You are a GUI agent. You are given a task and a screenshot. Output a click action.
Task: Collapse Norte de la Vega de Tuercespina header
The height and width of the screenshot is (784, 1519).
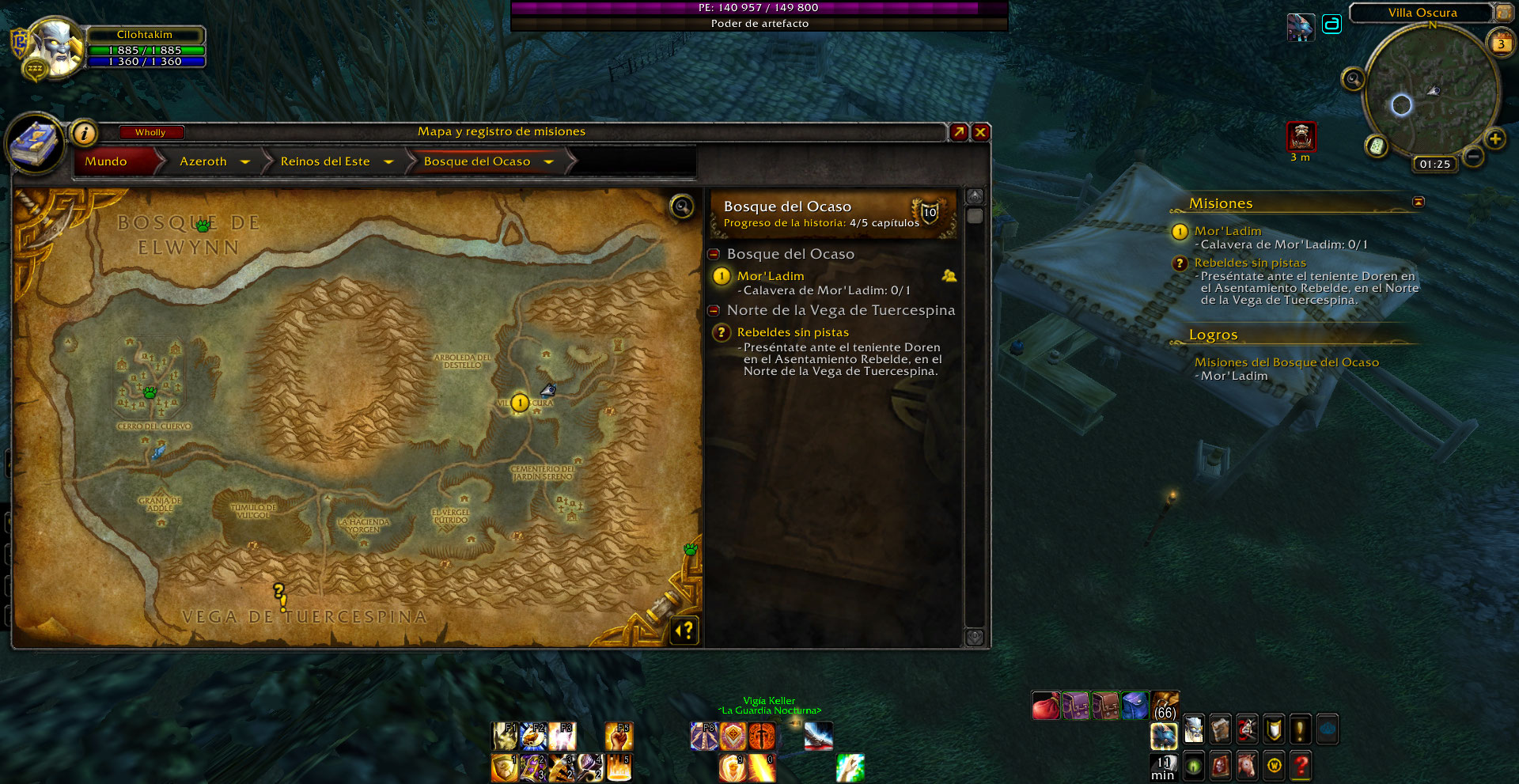click(x=714, y=310)
